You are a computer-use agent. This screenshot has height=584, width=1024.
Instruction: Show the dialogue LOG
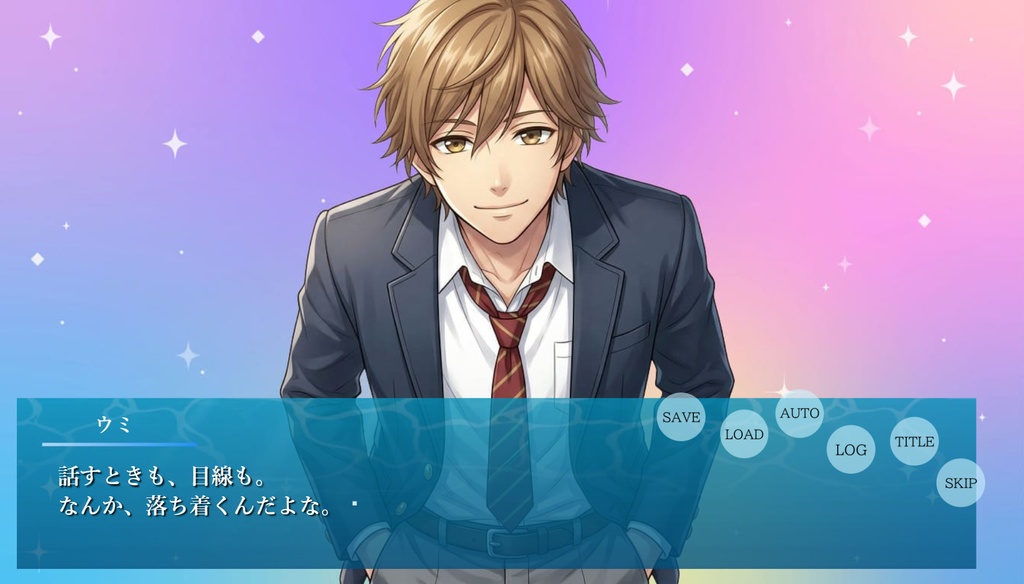851,449
